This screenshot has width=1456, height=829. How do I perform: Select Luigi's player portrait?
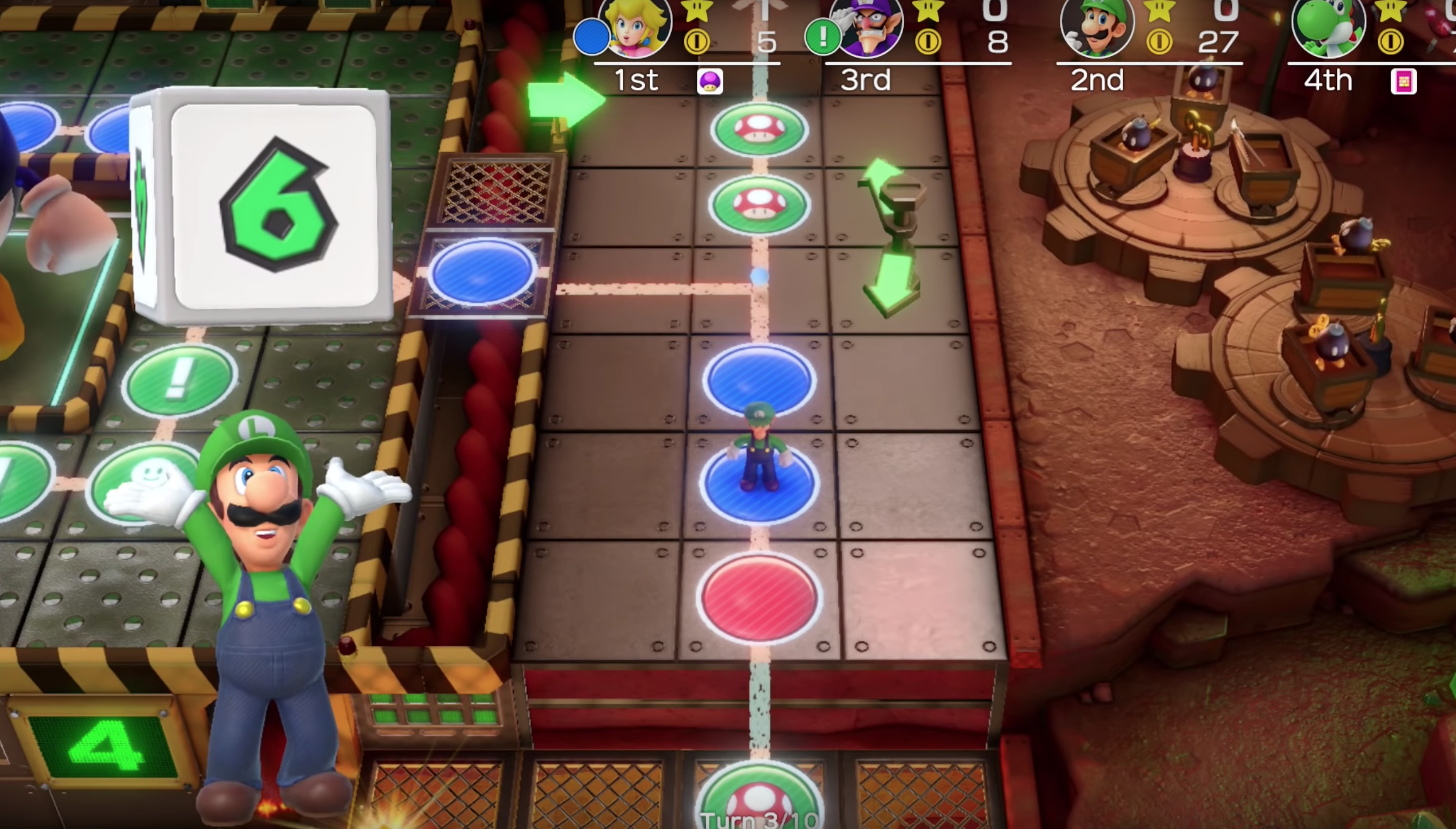click(1098, 26)
